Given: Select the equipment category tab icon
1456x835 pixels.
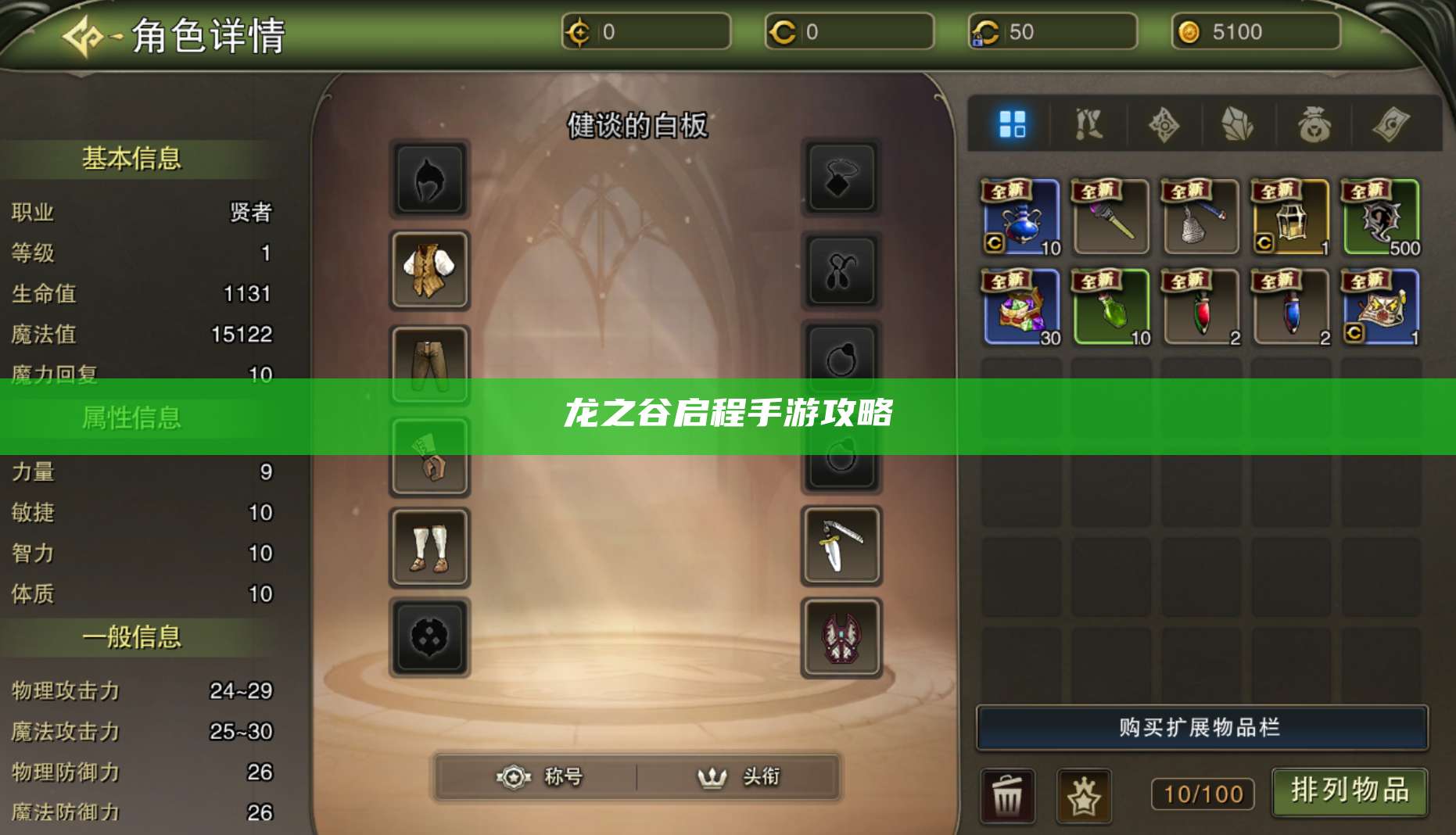Looking at the screenshot, I should coord(1091,125).
